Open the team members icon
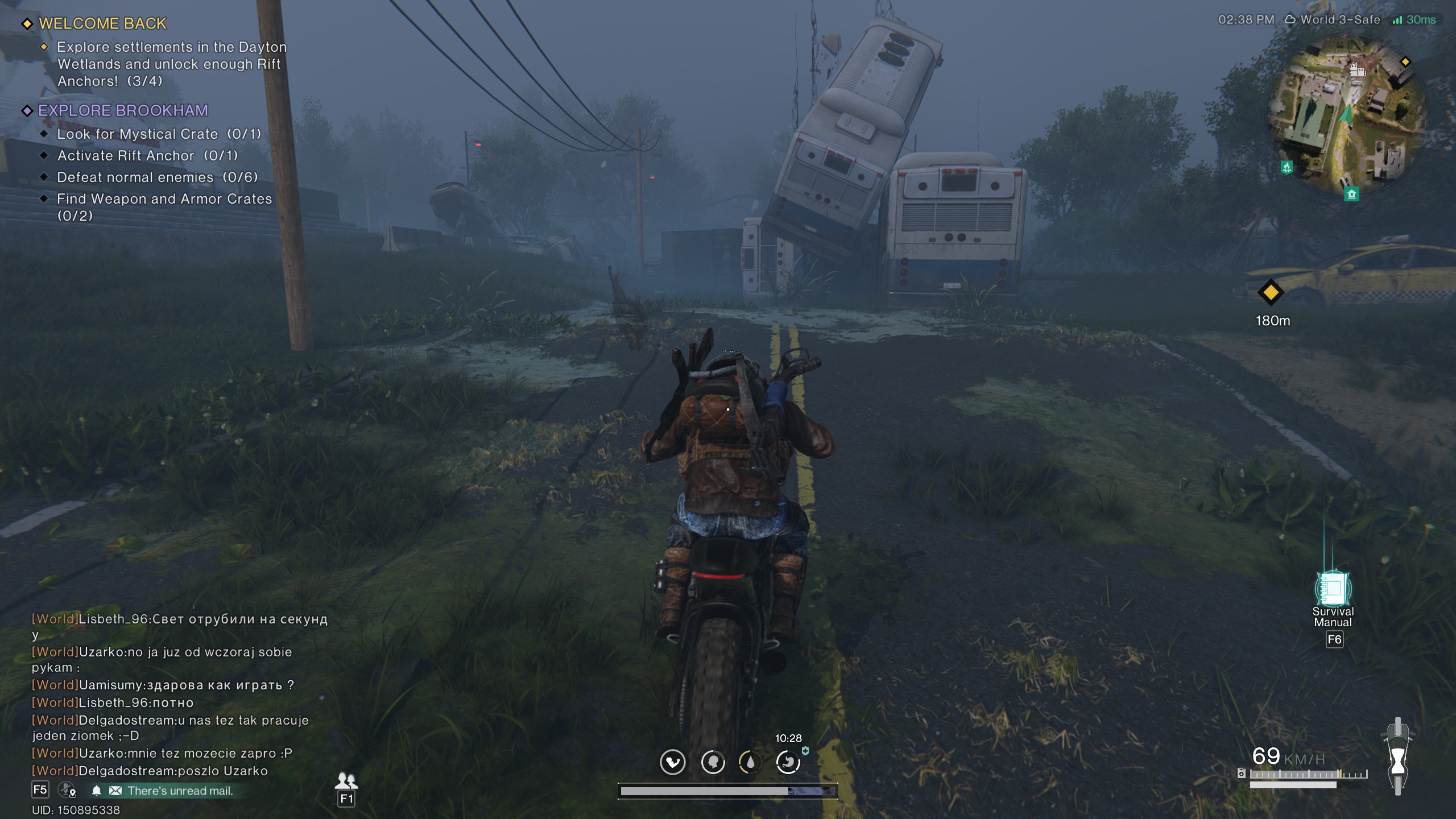 click(x=346, y=780)
